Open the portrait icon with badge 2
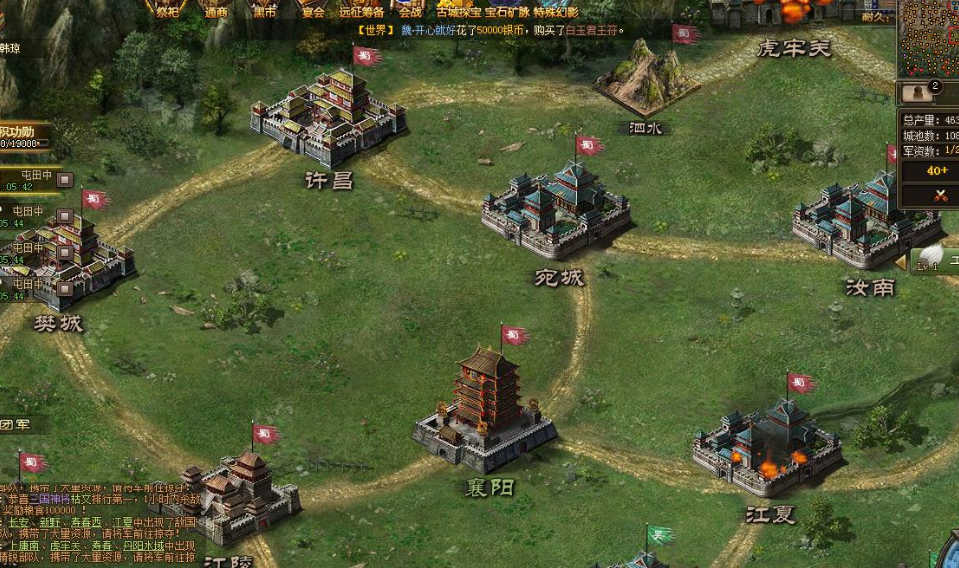 click(918, 93)
